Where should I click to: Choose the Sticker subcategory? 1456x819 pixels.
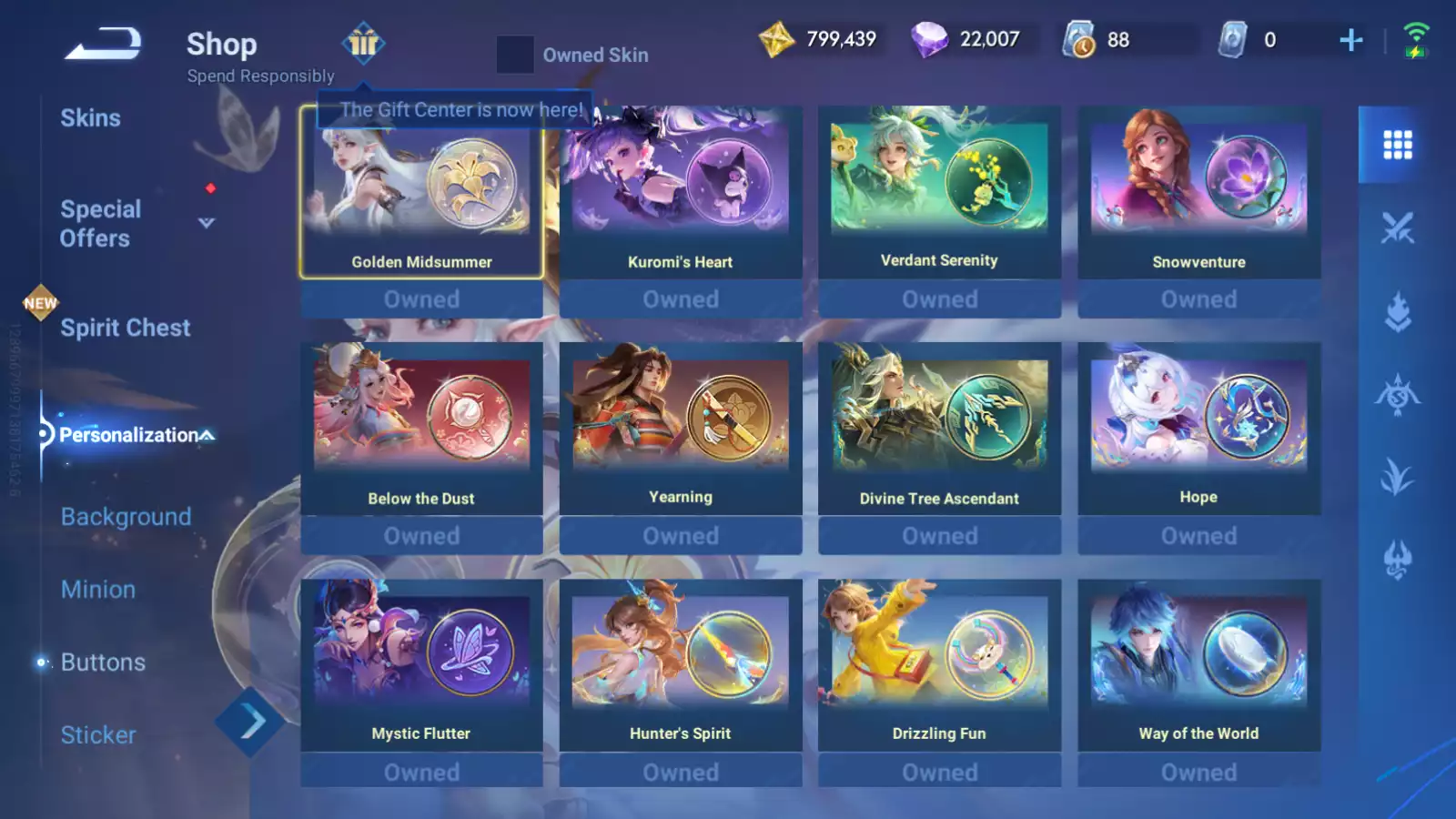click(x=98, y=735)
